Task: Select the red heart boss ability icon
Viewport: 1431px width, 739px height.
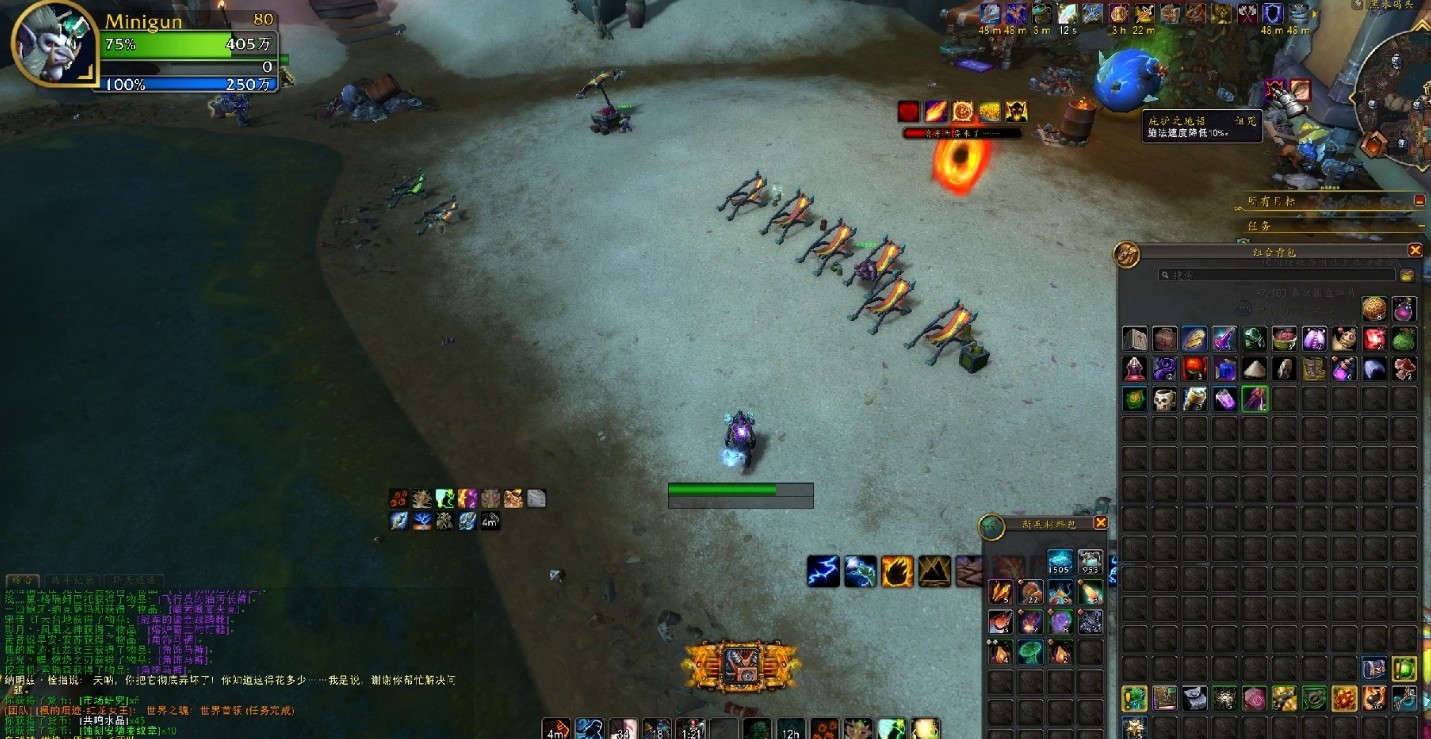Action: (908, 112)
